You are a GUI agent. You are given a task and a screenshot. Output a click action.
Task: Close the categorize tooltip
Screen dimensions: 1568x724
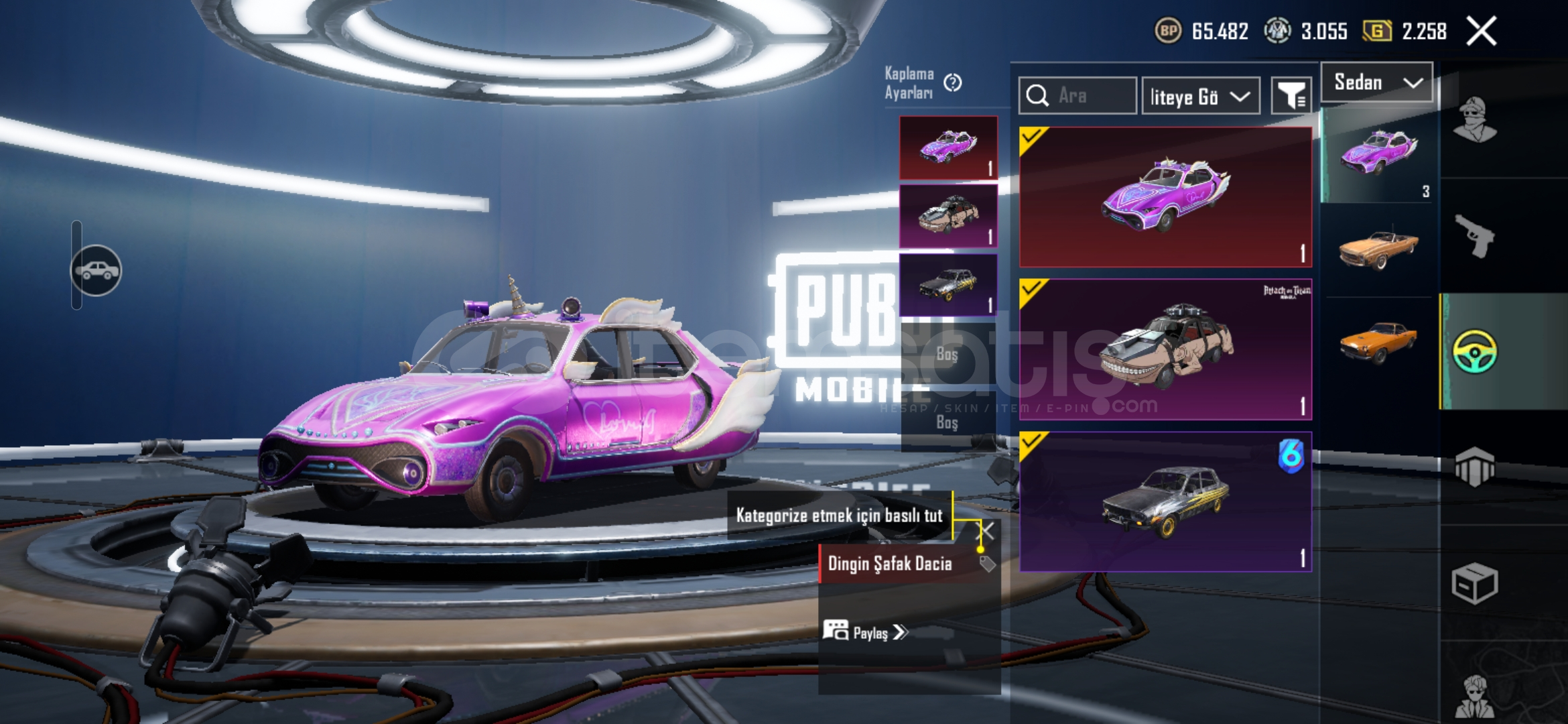(x=988, y=531)
